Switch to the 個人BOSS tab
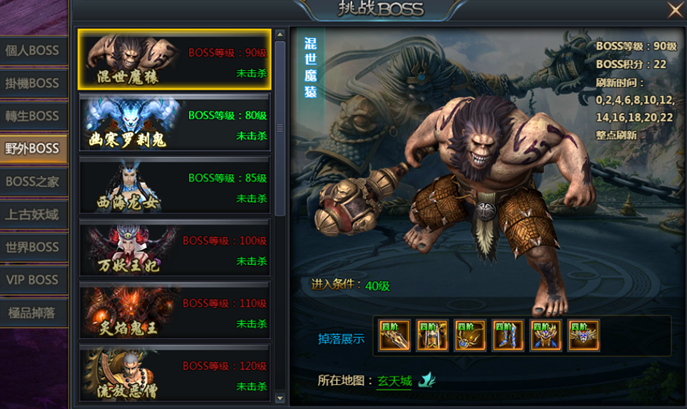687x409 pixels. (33, 51)
